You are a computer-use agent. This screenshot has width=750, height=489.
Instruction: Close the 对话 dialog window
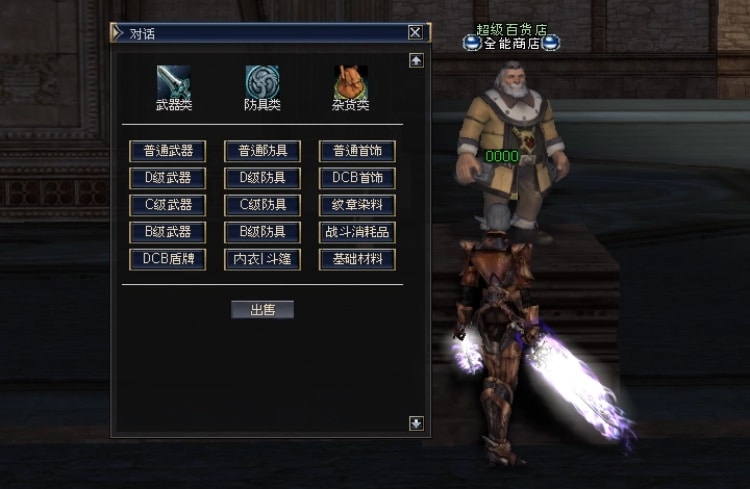pyautogui.click(x=415, y=32)
